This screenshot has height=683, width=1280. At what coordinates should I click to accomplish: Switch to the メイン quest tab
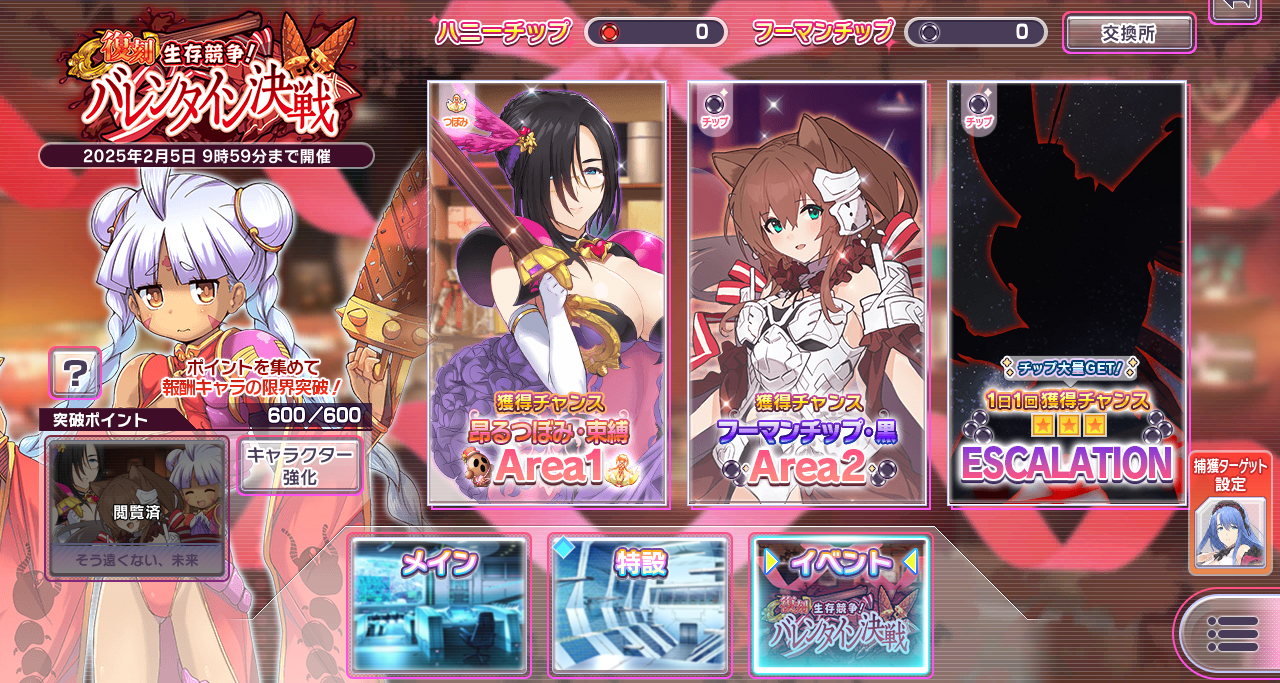[439, 605]
